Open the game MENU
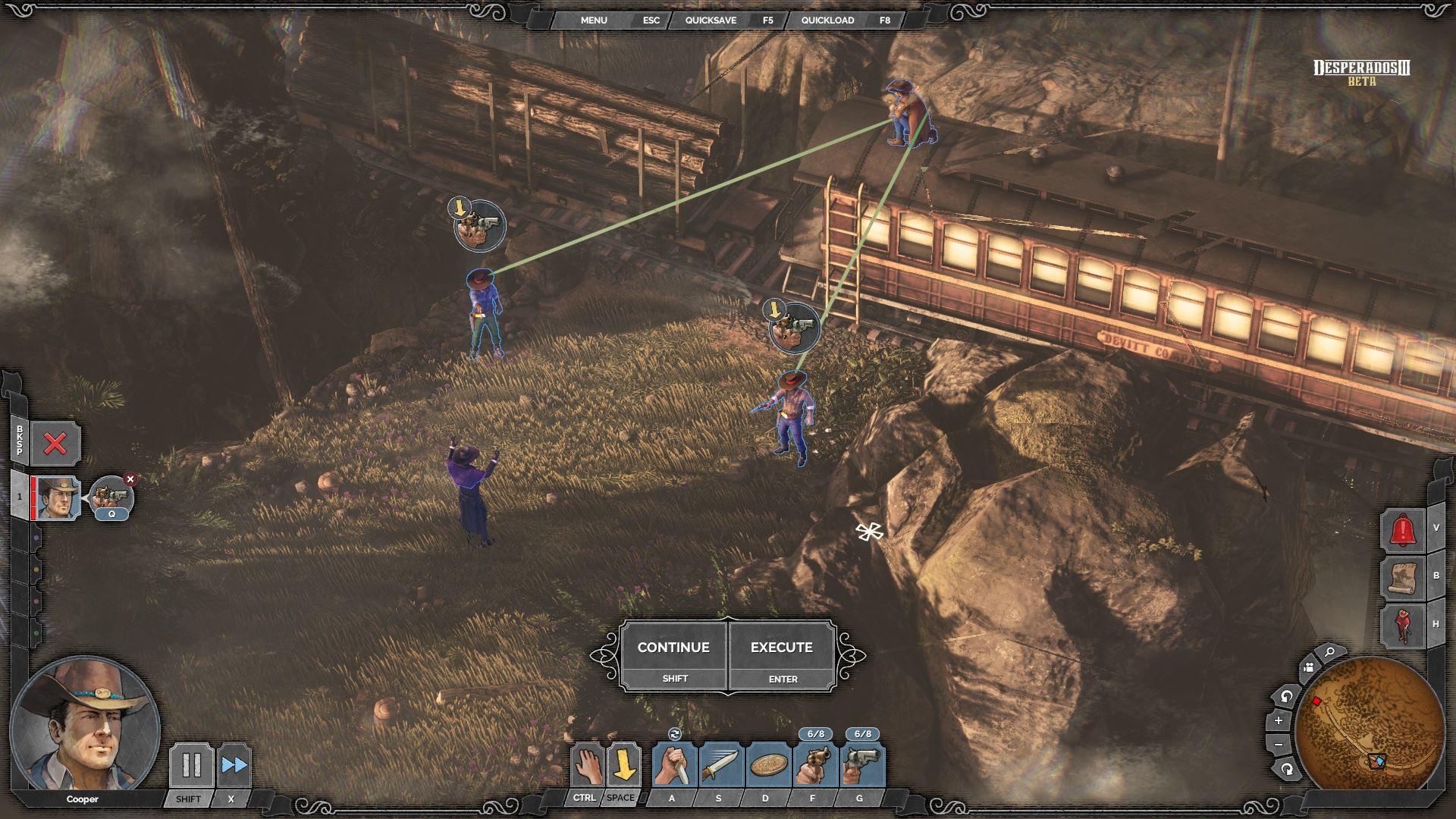Viewport: 1456px width, 819px height. coord(594,20)
